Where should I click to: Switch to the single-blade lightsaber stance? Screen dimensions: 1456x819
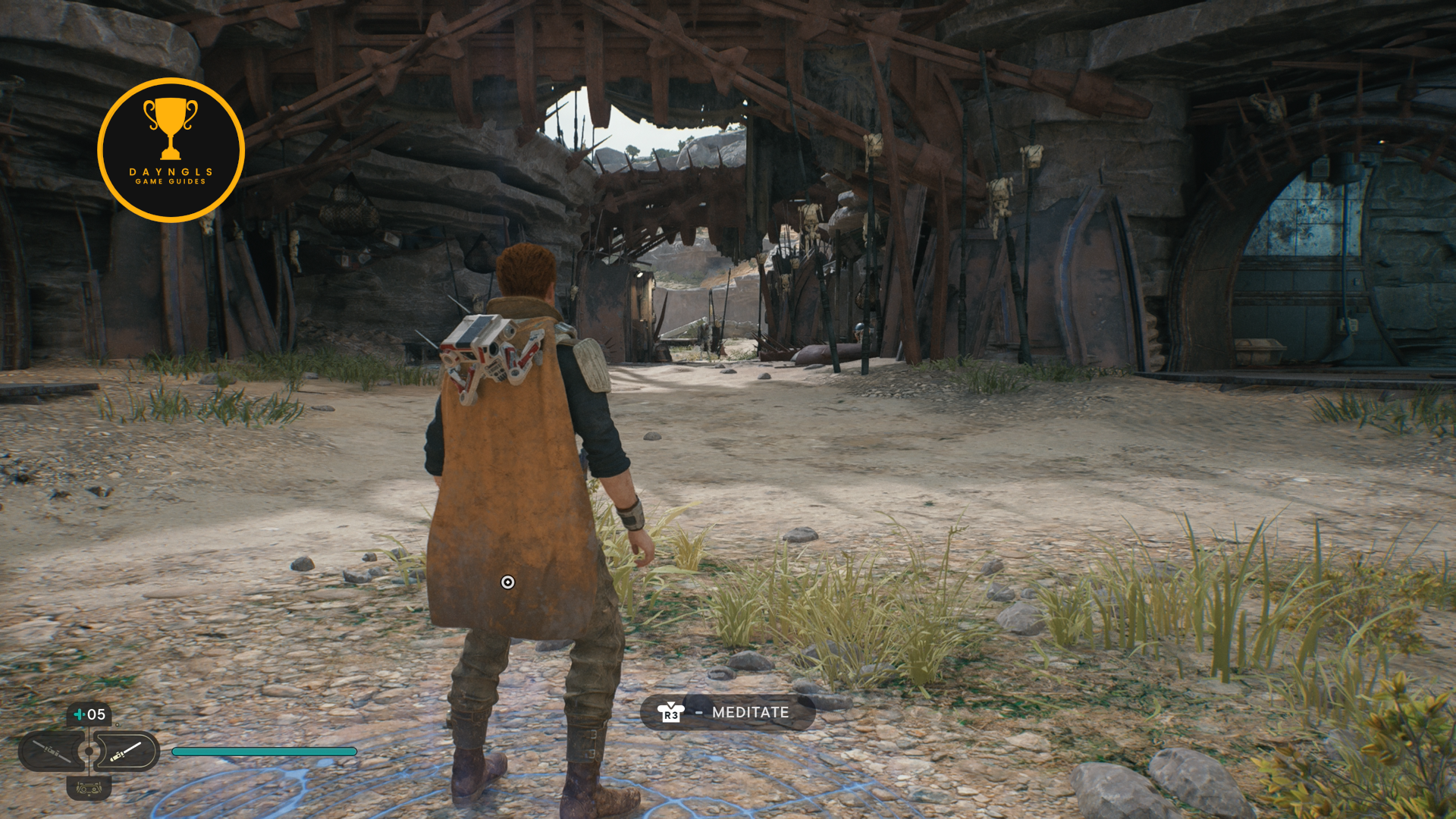click(127, 752)
